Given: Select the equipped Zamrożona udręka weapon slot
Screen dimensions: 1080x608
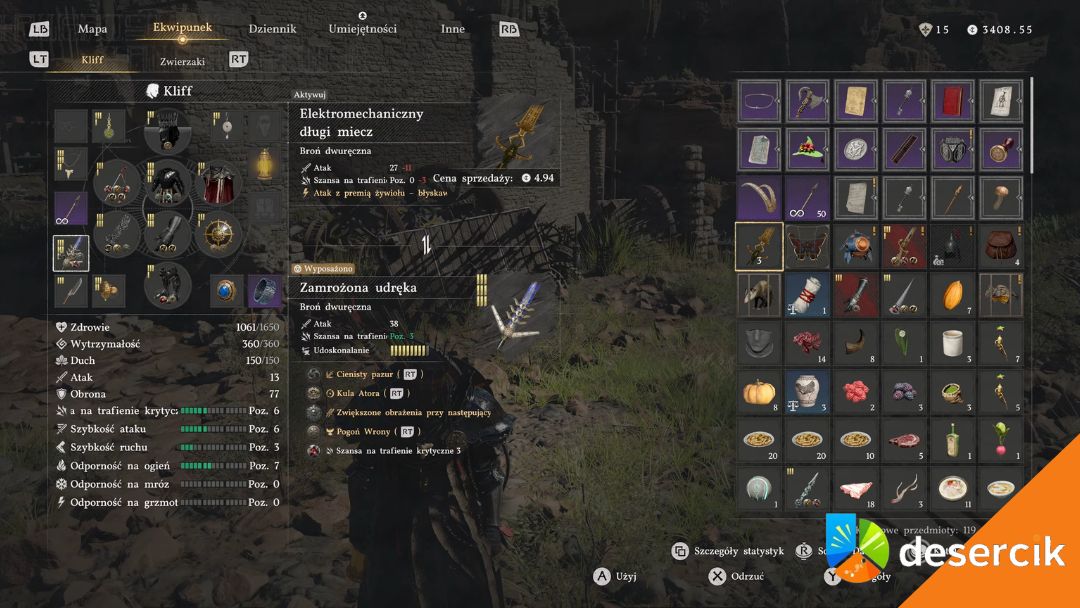Looking at the screenshot, I should (71, 254).
